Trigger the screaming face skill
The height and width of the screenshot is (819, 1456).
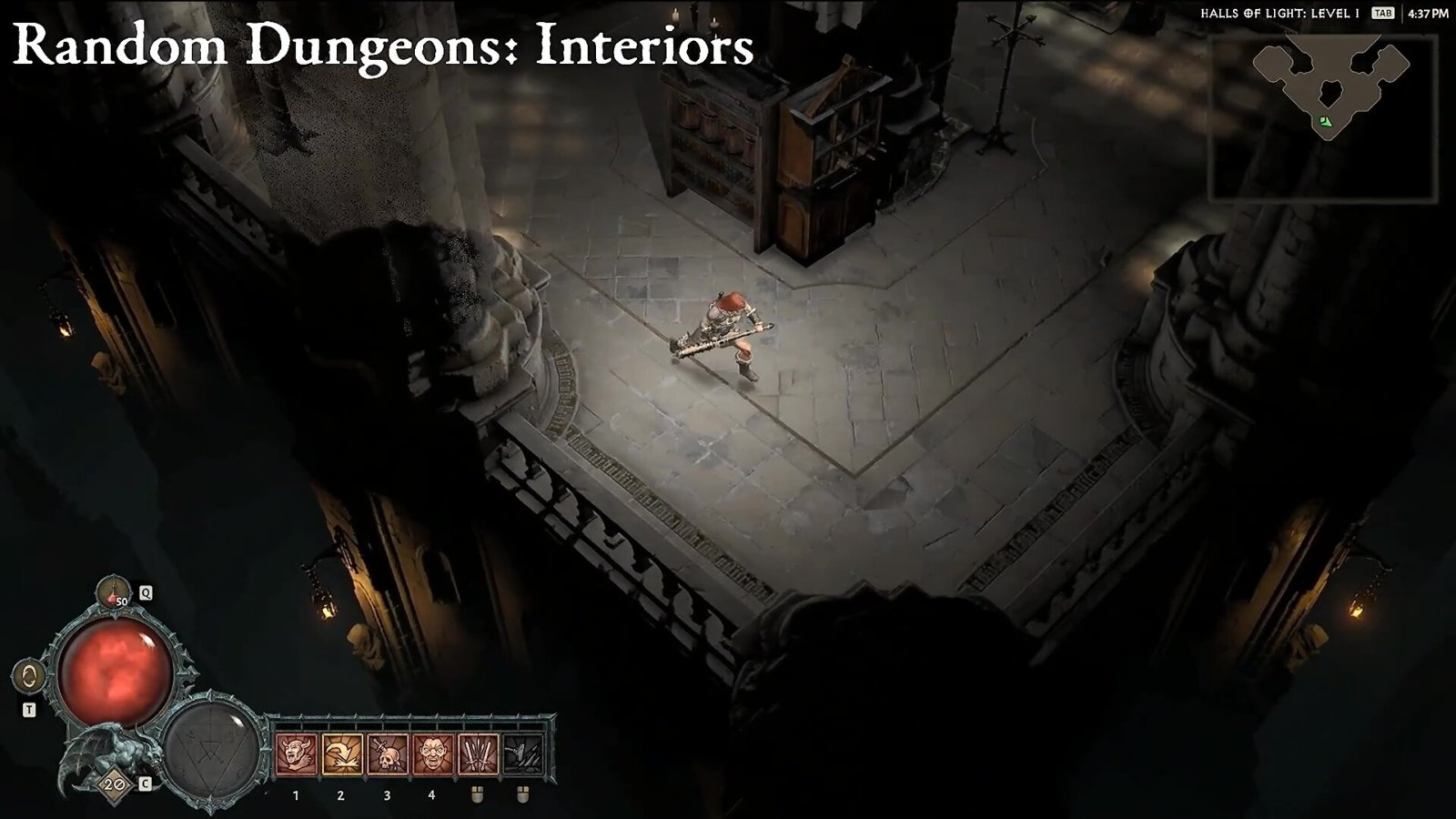point(432,754)
